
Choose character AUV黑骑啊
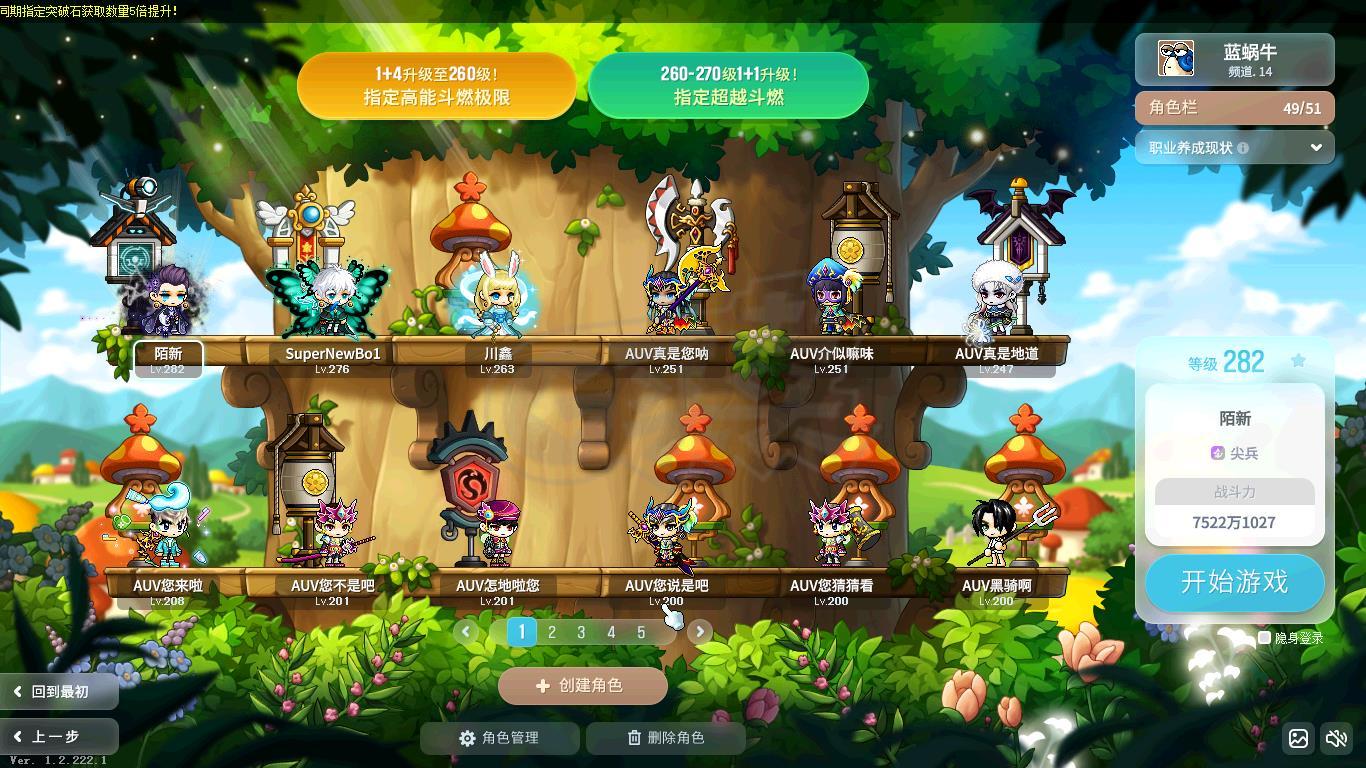pyautogui.click(x=997, y=535)
